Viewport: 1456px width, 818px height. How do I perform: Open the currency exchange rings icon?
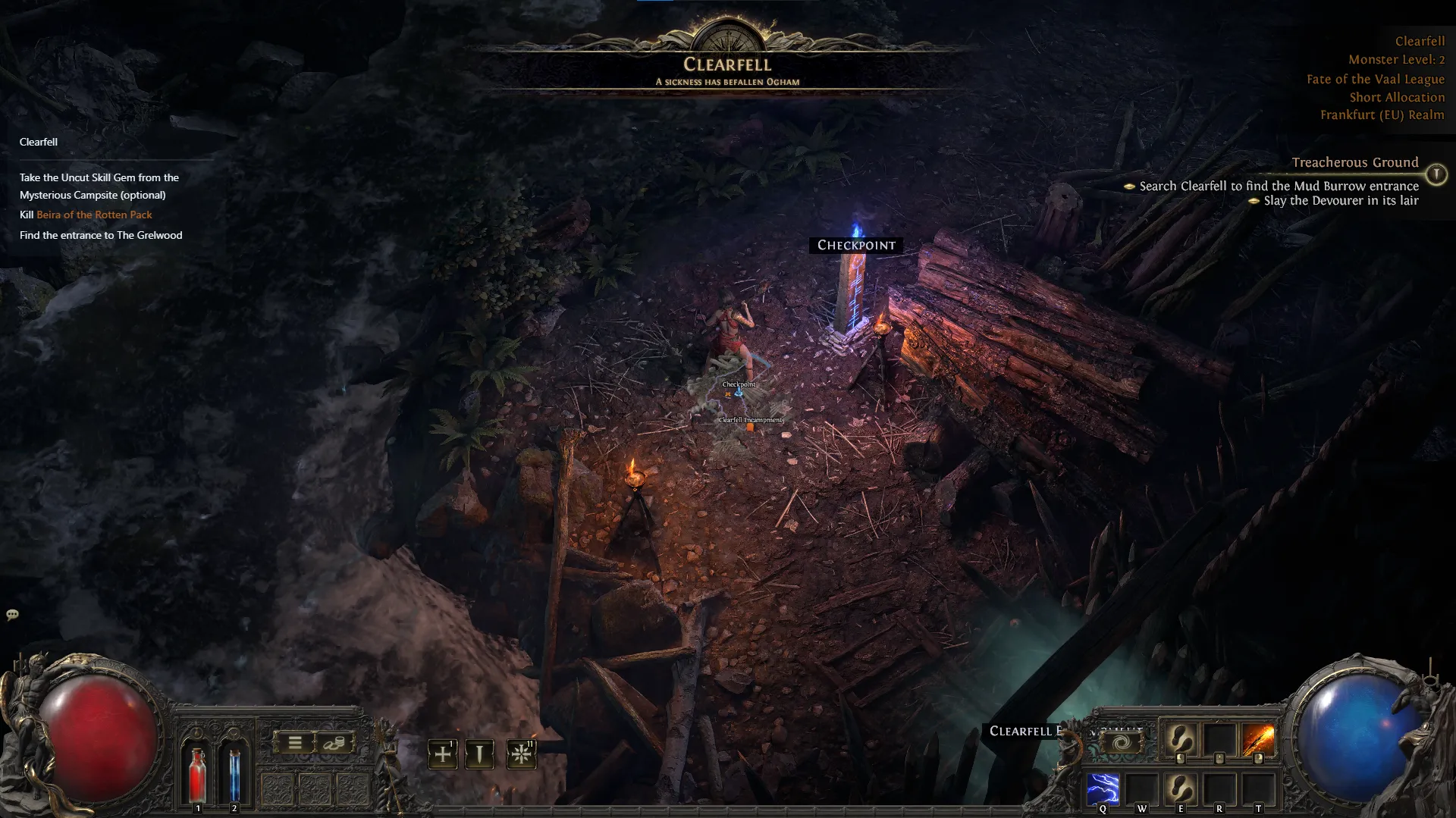[333, 743]
